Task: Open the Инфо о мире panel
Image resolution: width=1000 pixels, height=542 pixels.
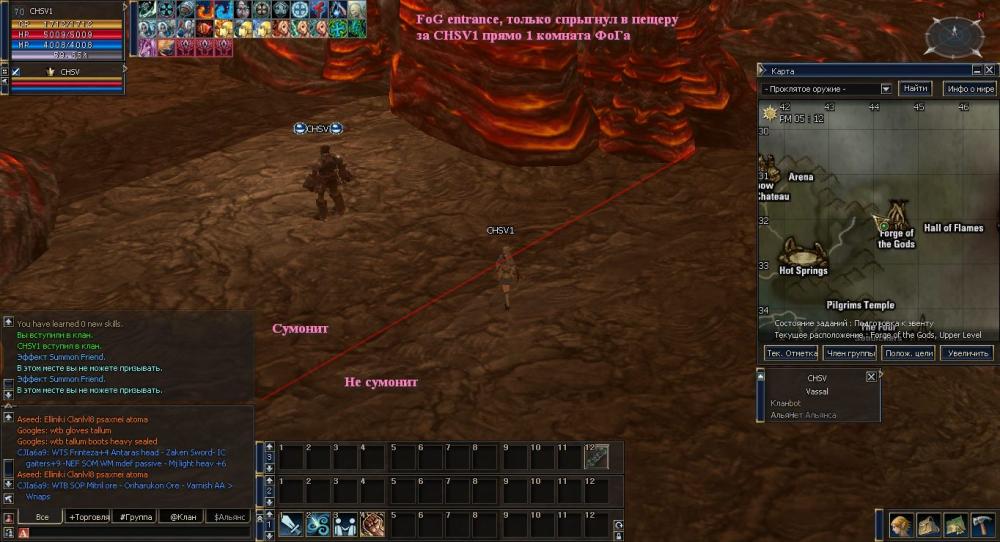Action: (x=969, y=89)
